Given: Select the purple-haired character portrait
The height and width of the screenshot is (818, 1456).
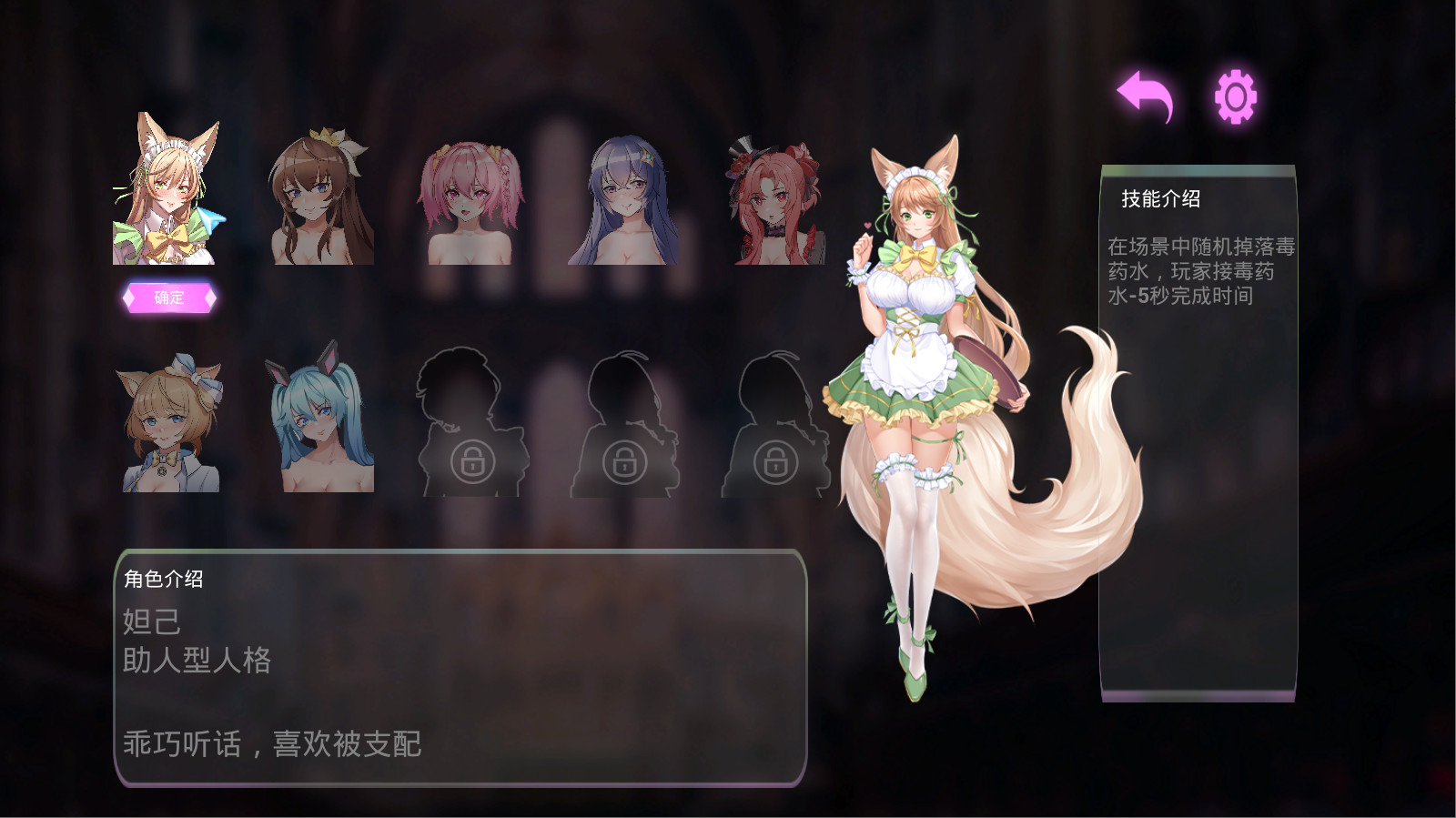Looking at the screenshot, I should pyautogui.click(x=622, y=200).
